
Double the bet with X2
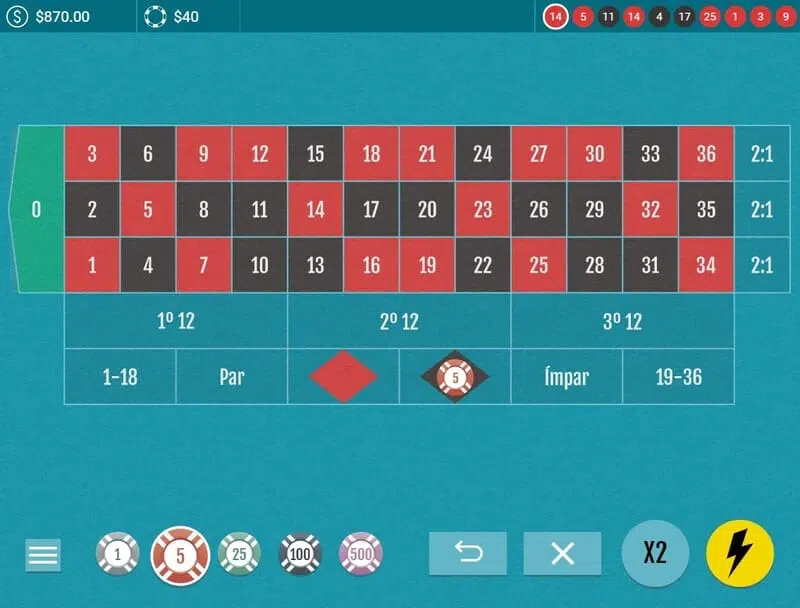[655, 553]
